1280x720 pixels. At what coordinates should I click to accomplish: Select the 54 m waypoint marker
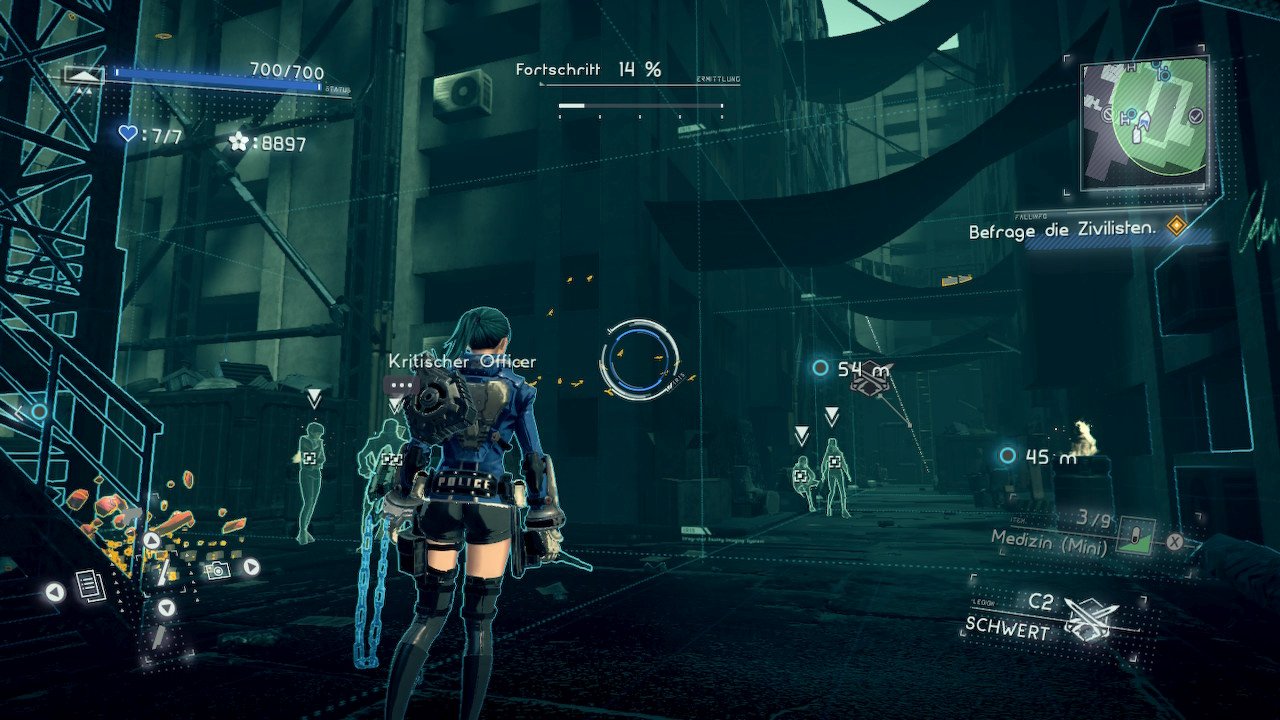point(821,368)
